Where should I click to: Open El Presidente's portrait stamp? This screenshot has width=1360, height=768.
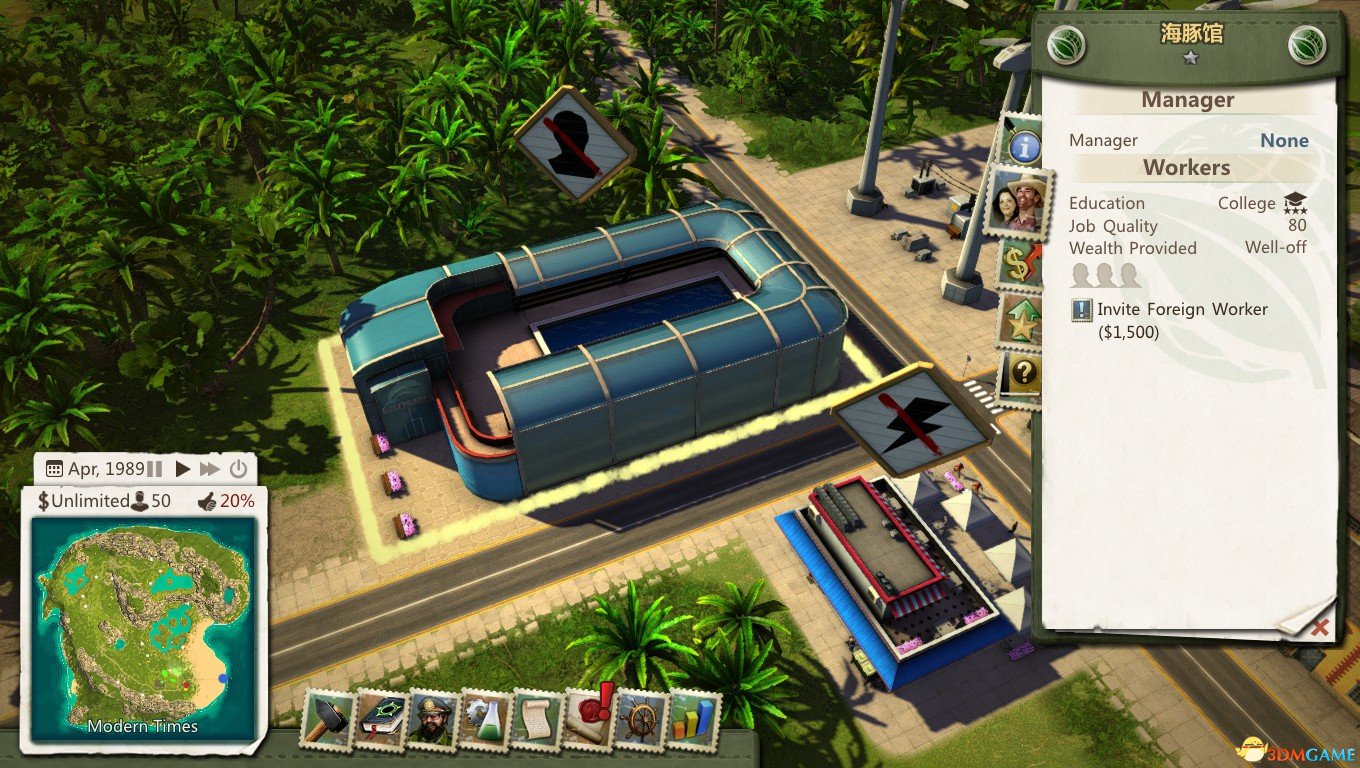click(432, 719)
